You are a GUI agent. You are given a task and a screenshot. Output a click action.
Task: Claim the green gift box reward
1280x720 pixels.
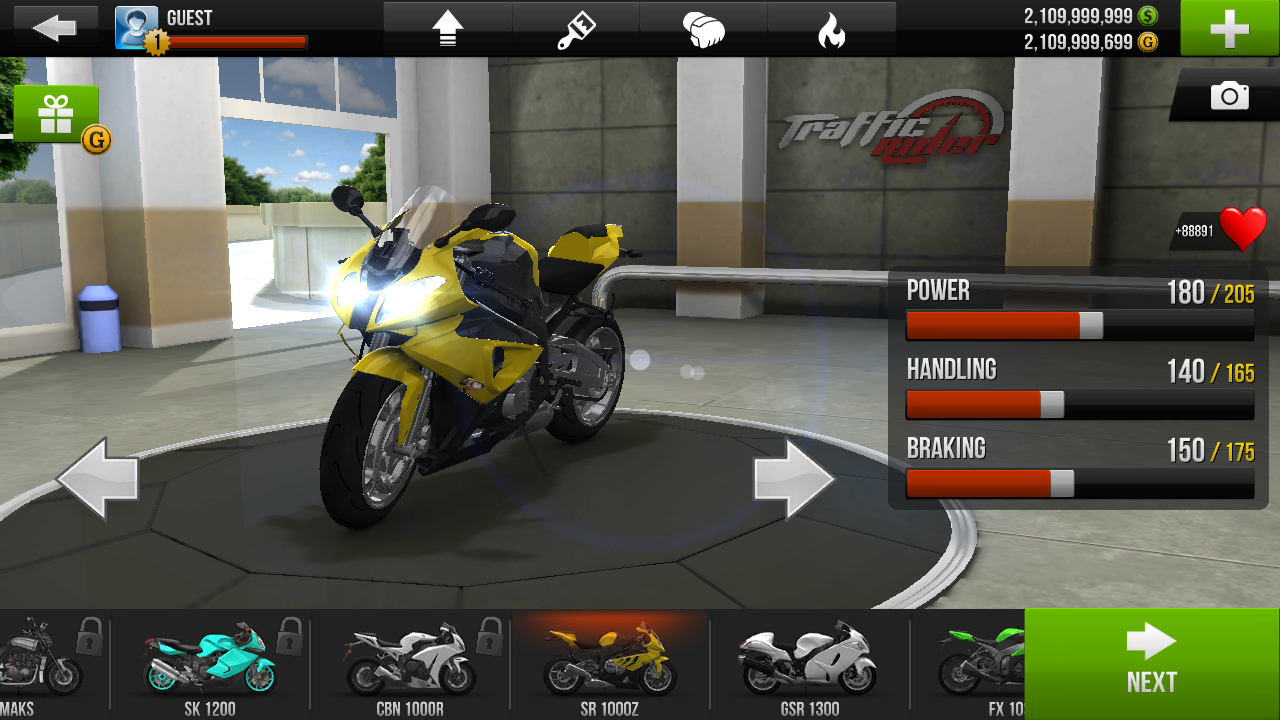(x=56, y=115)
